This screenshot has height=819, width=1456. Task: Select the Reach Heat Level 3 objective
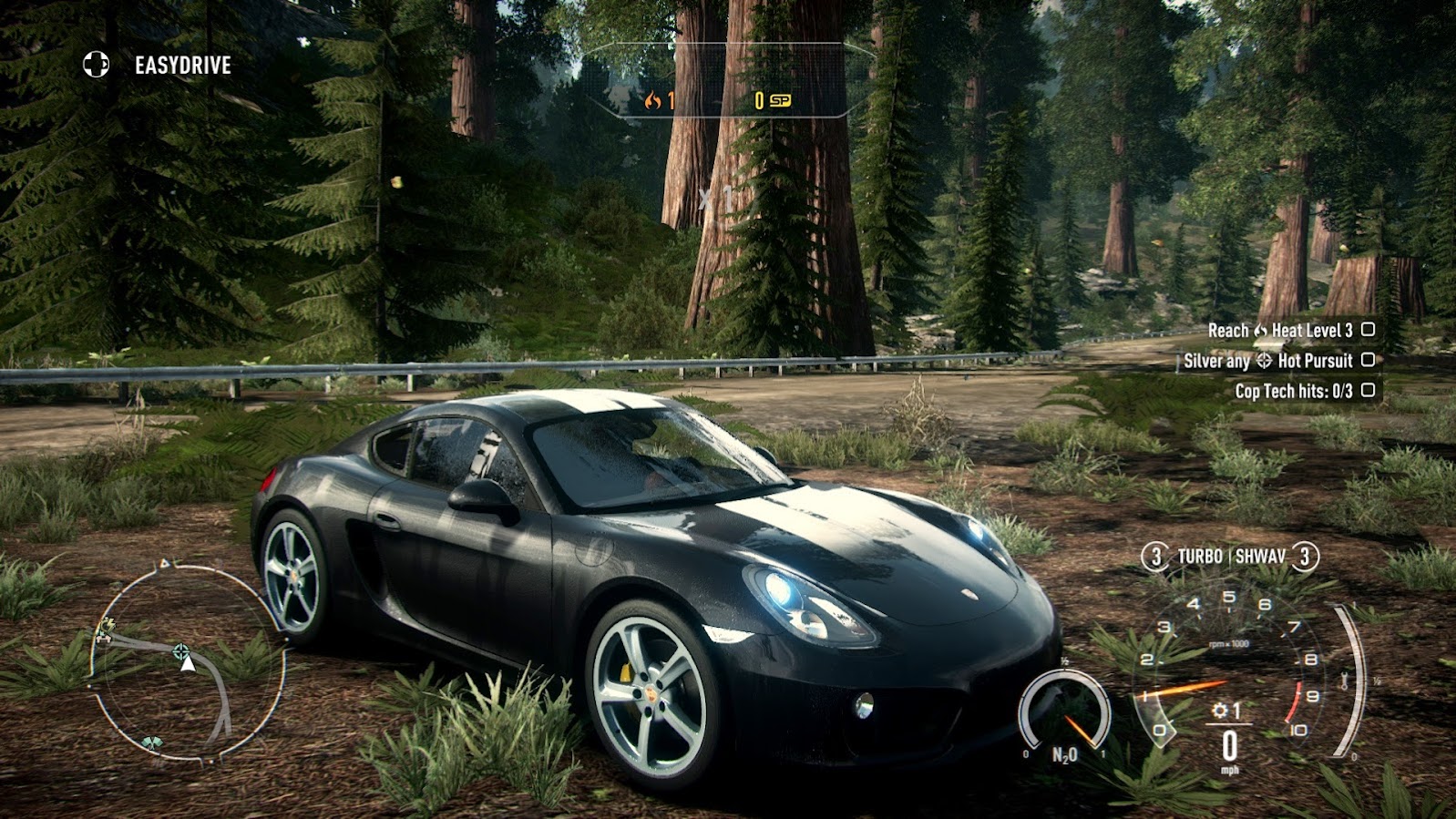(x=1289, y=331)
